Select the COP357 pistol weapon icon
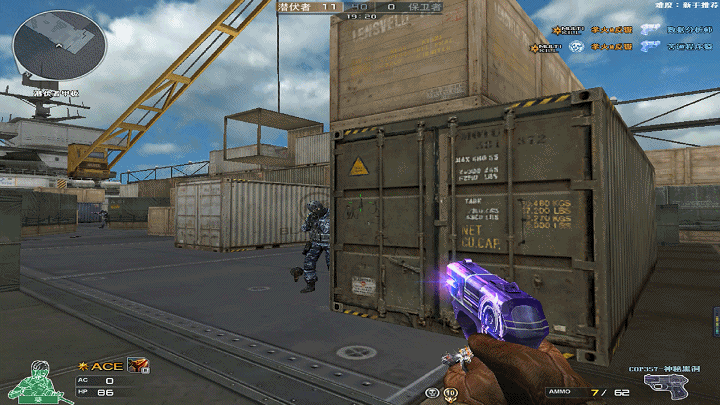This screenshot has height=405, width=720. pos(664,386)
